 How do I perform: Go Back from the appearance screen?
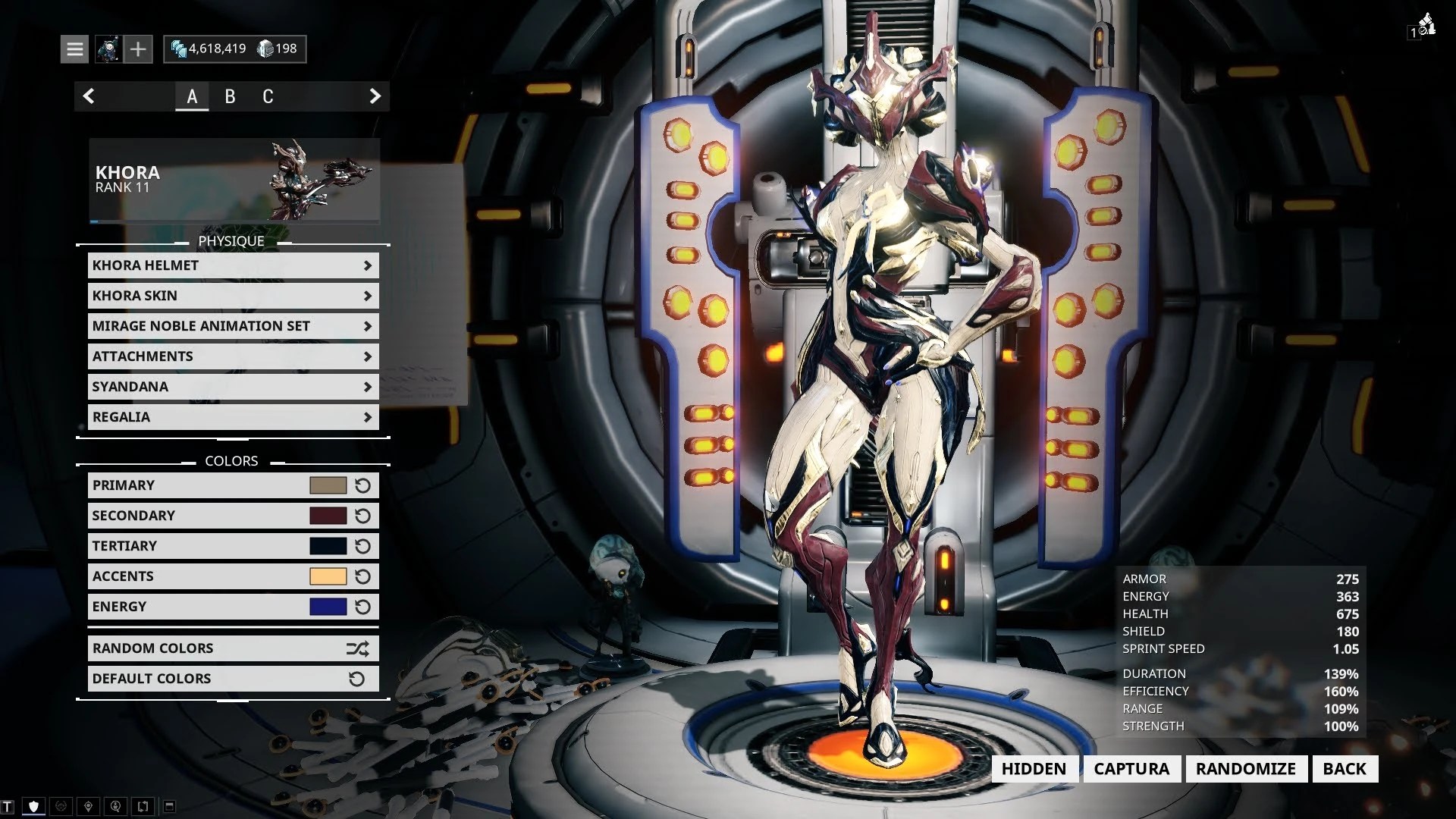1345,769
